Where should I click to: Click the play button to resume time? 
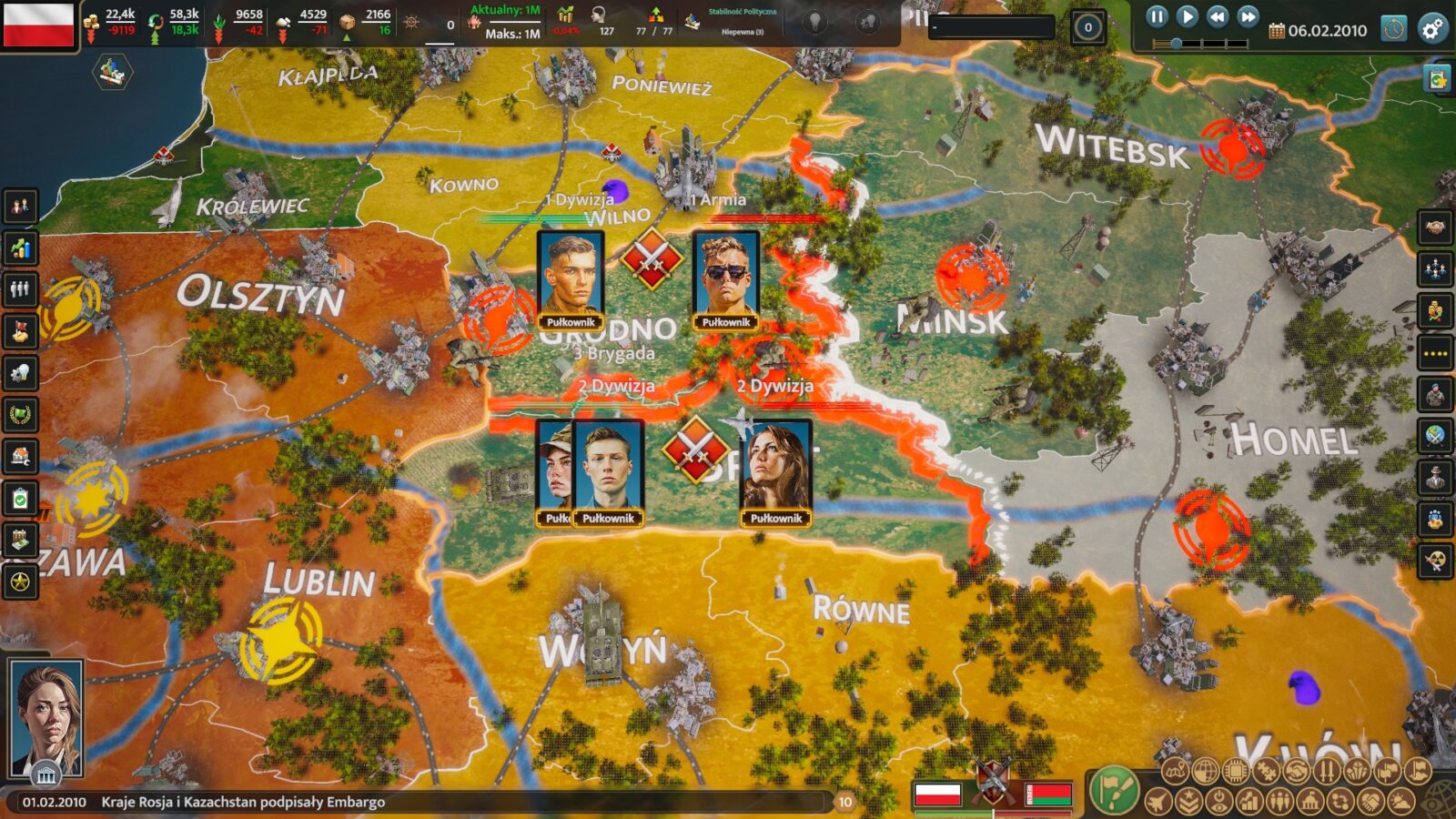point(1187,16)
